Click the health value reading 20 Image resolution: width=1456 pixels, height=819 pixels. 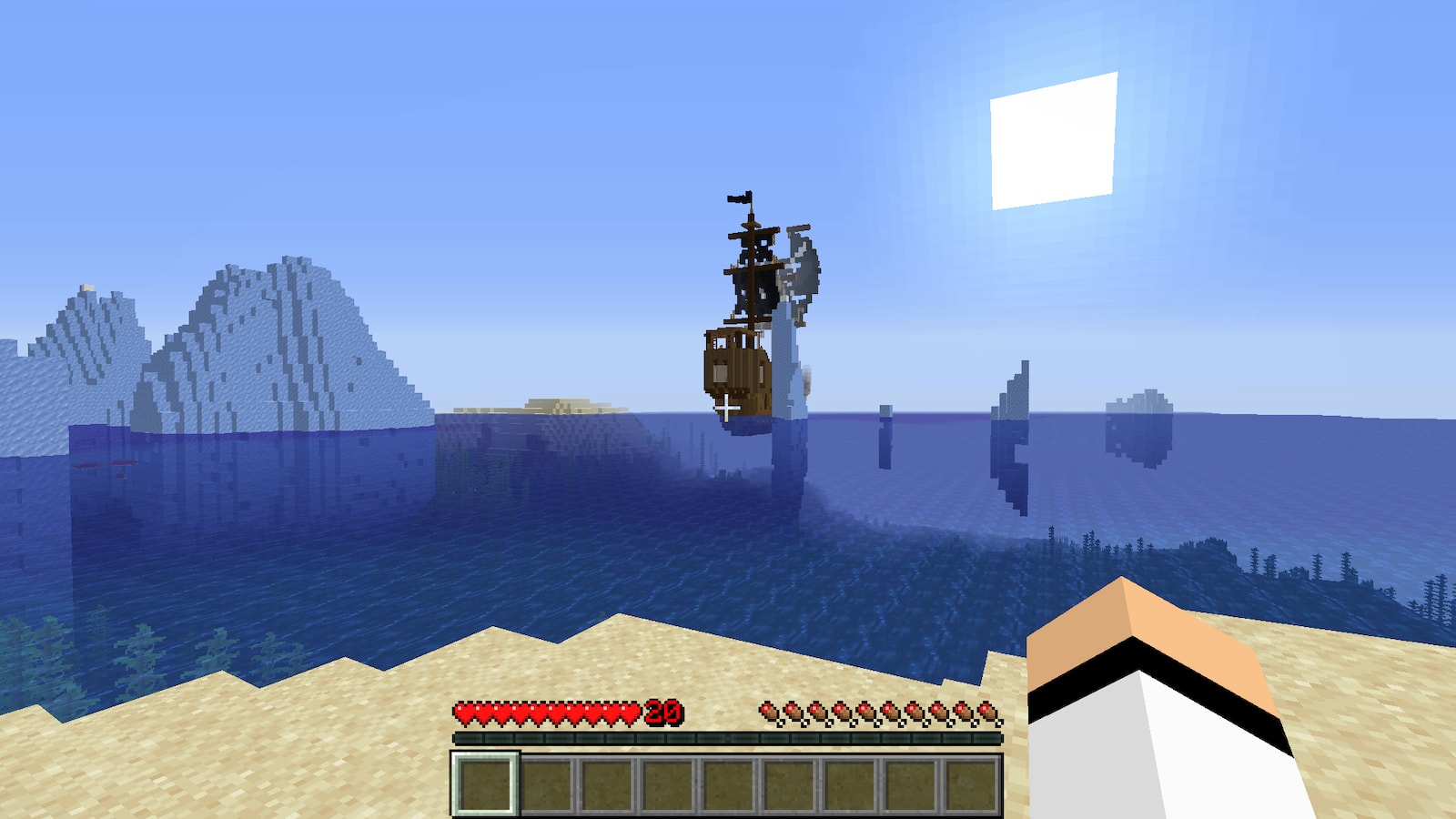pos(664,713)
